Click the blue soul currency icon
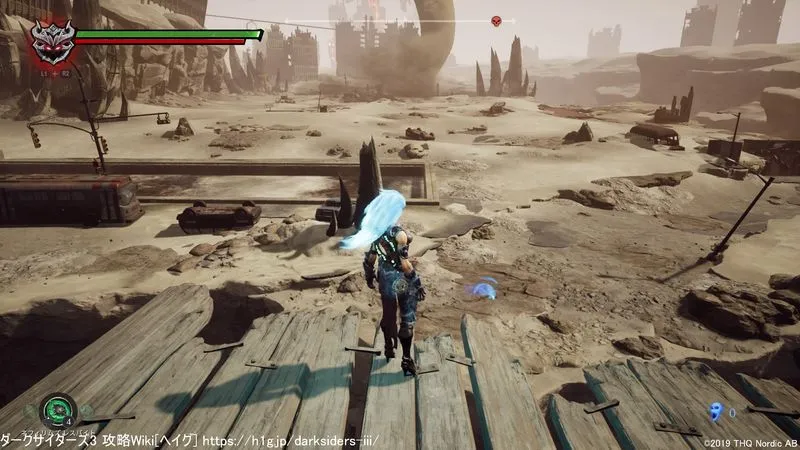Screen dimensions: 800x450 tap(715, 410)
